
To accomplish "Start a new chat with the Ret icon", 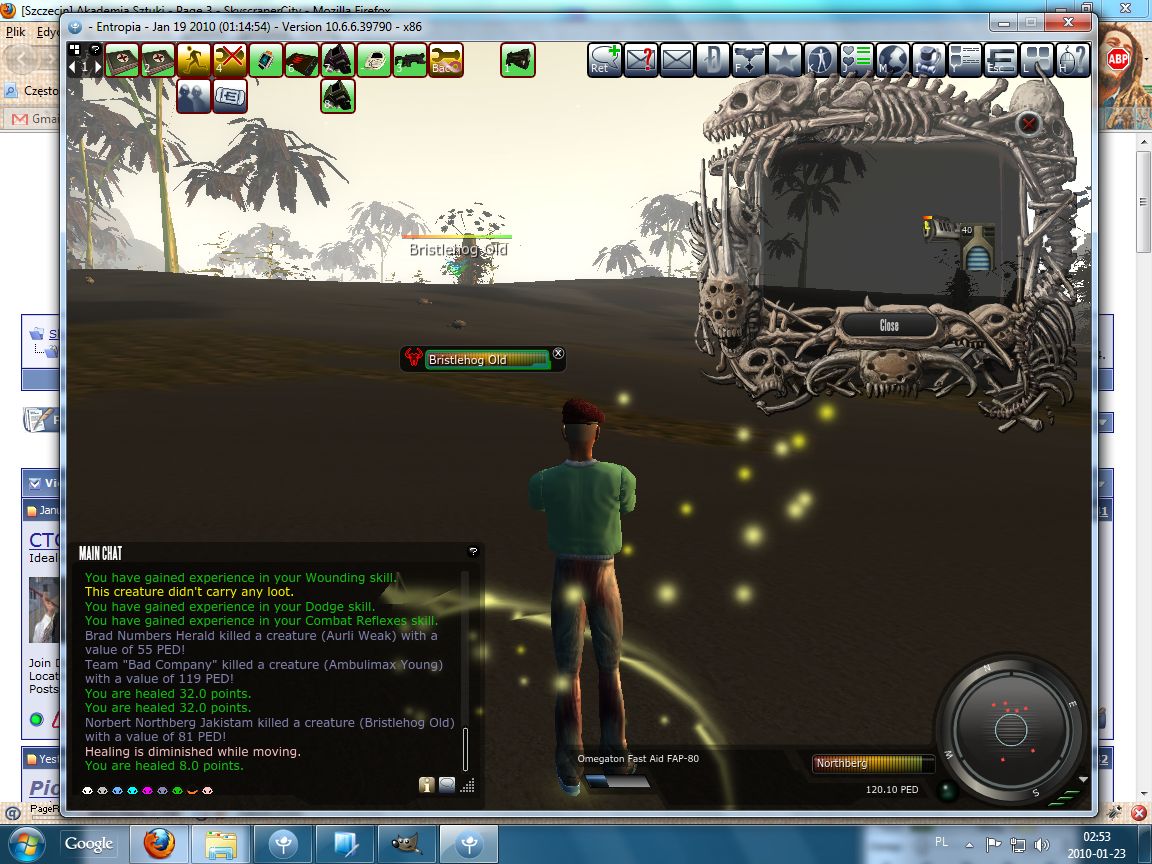I will [604, 61].
